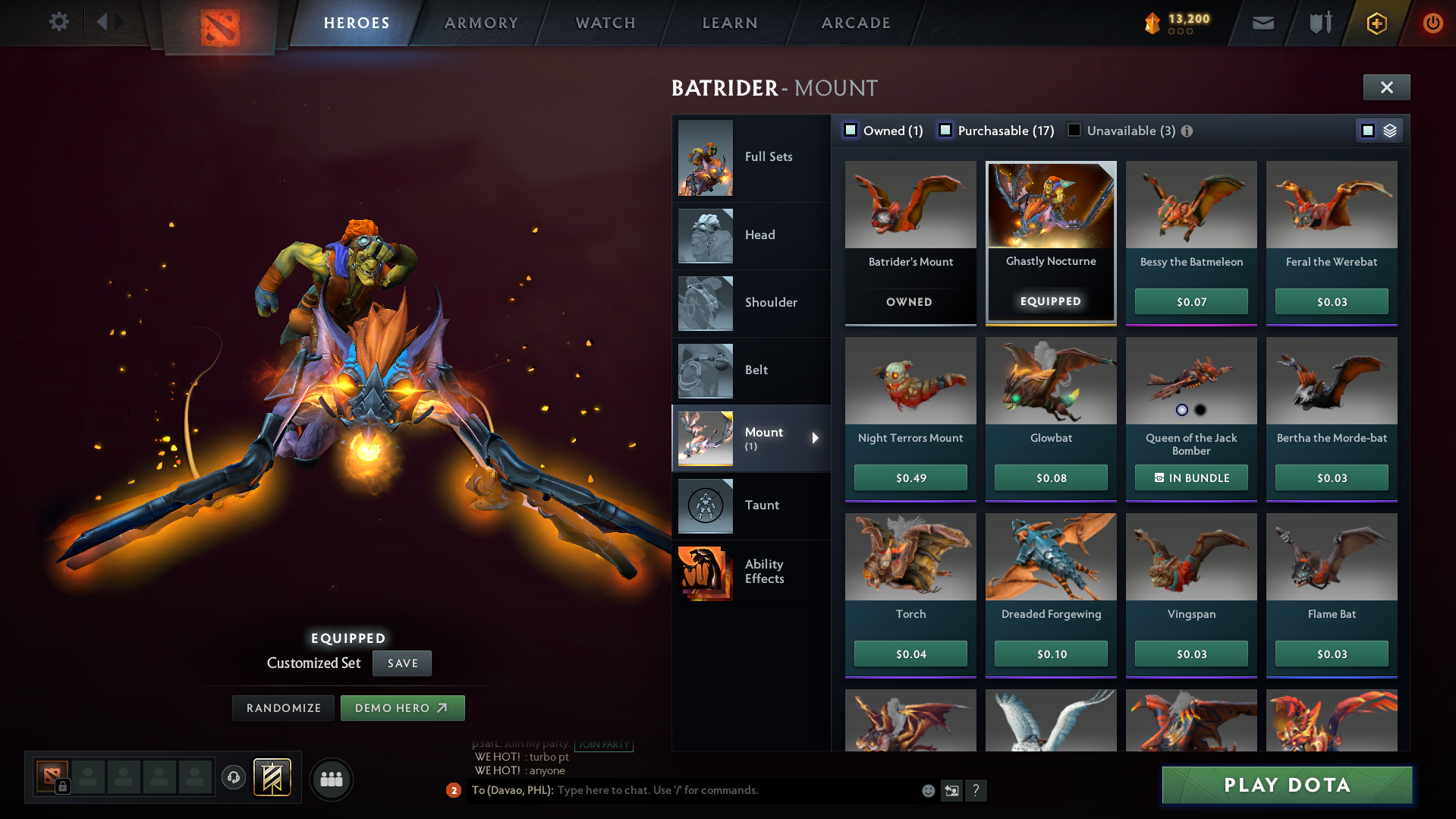This screenshot has height=819, width=1456.
Task: Expand the Mount category chevron
Action: [816, 438]
